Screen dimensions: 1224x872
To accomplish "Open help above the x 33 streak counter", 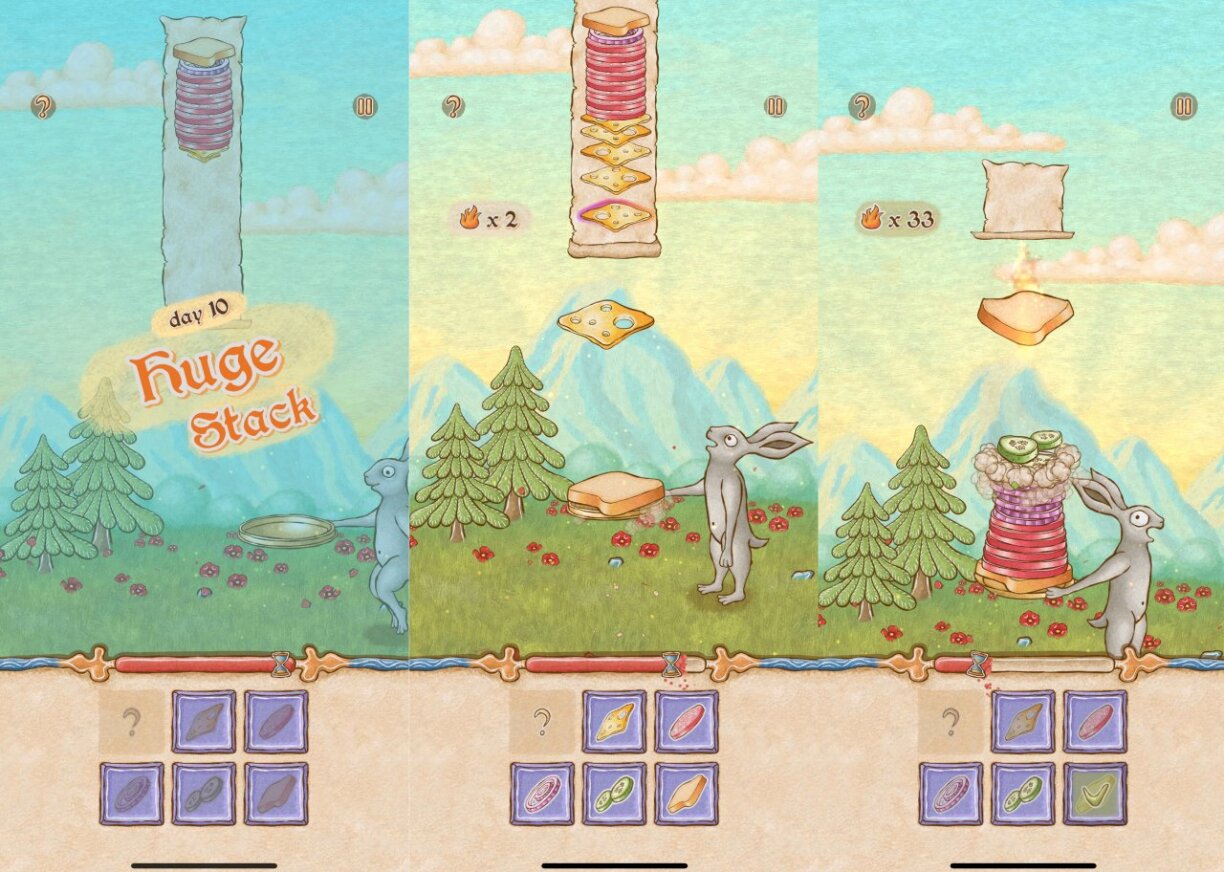I will [862, 106].
